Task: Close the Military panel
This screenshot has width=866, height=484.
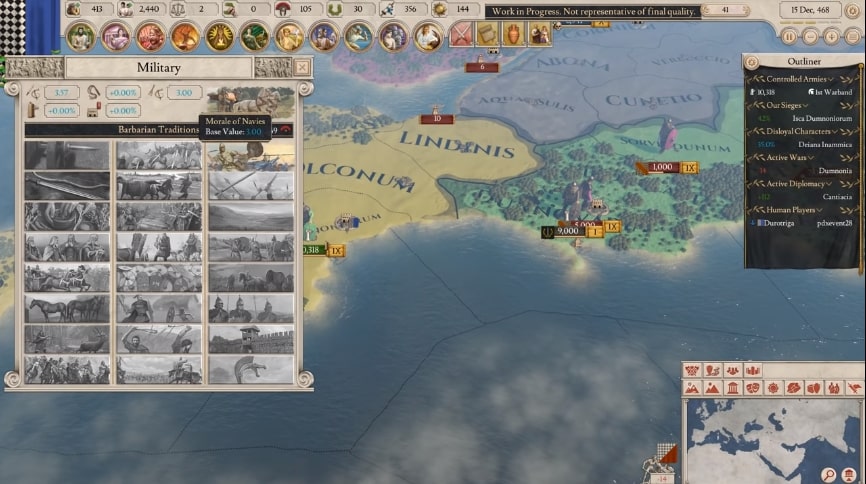Action: tap(302, 67)
